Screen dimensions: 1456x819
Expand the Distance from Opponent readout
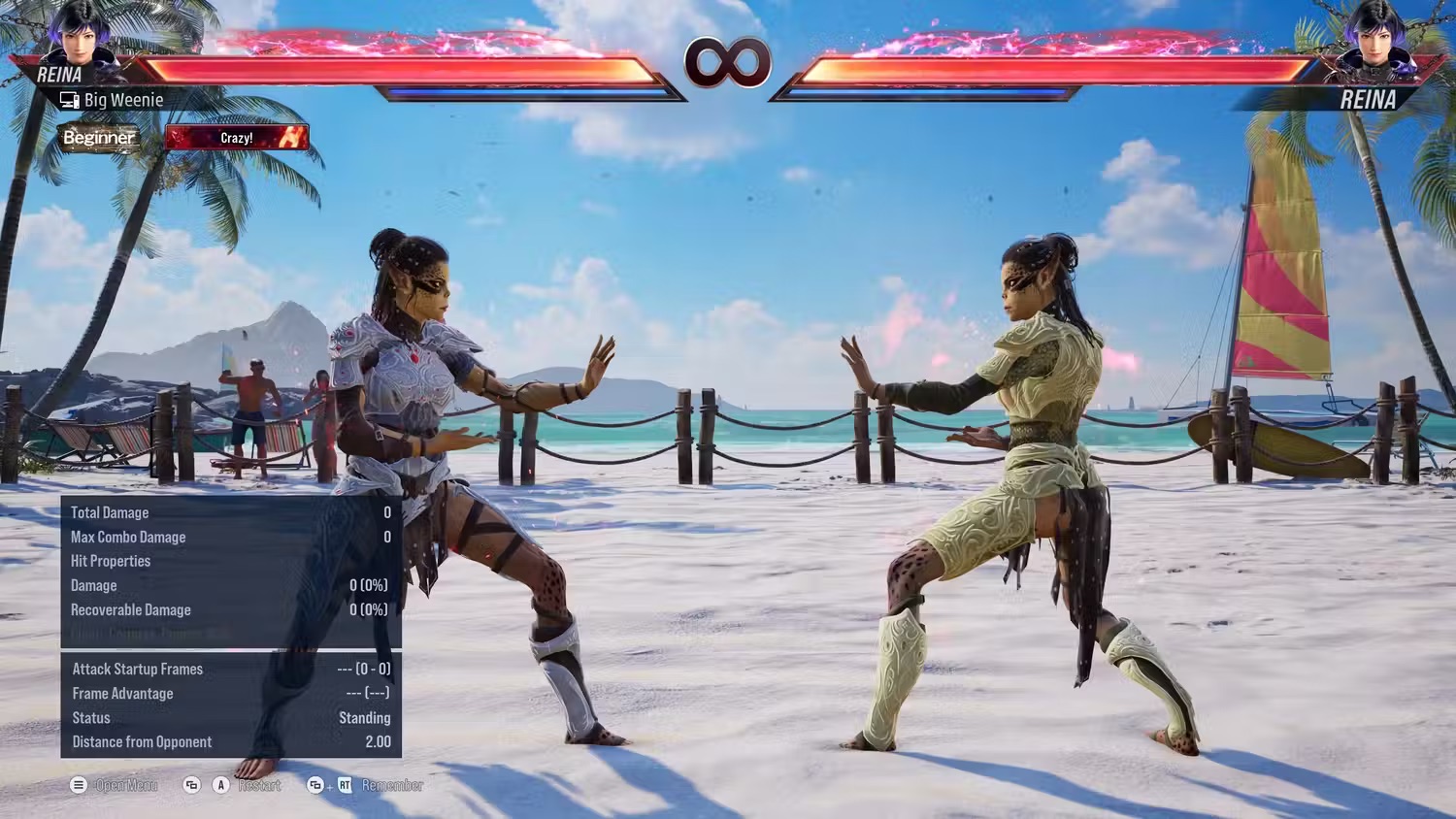click(x=142, y=741)
